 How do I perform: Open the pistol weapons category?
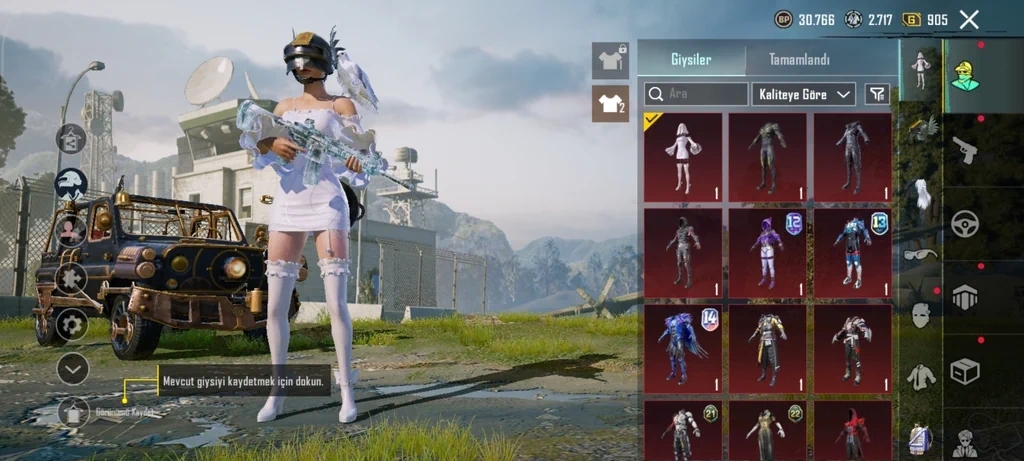[964, 148]
